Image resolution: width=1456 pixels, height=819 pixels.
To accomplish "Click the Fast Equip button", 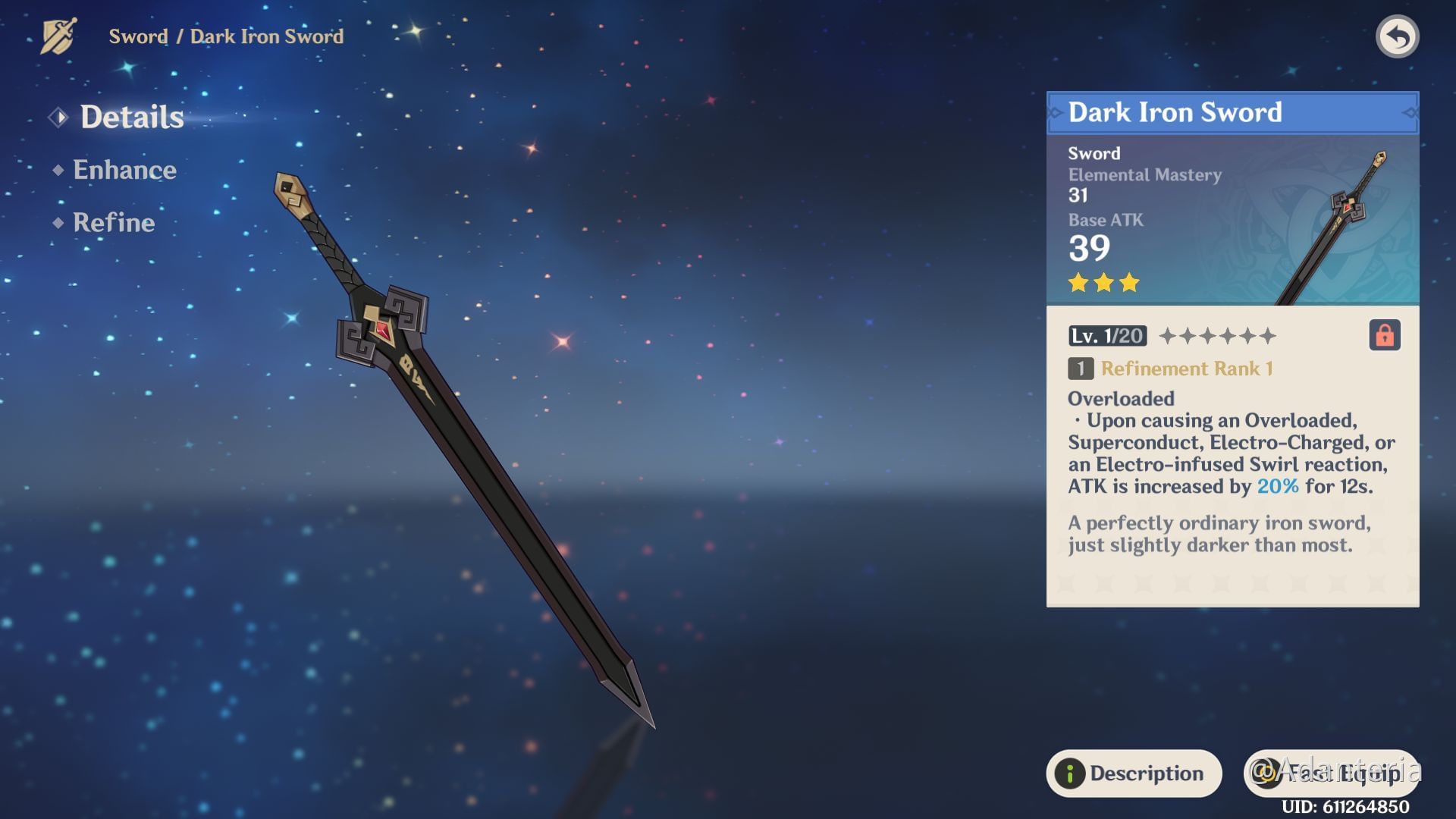I will [1330, 773].
